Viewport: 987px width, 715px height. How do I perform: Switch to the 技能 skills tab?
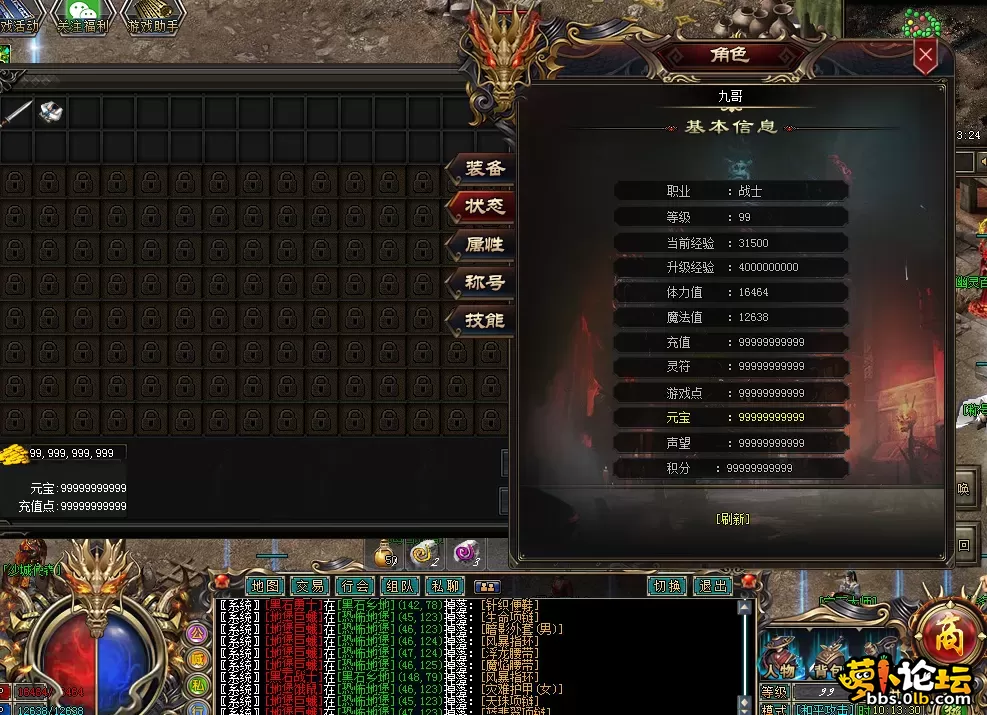coord(485,320)
